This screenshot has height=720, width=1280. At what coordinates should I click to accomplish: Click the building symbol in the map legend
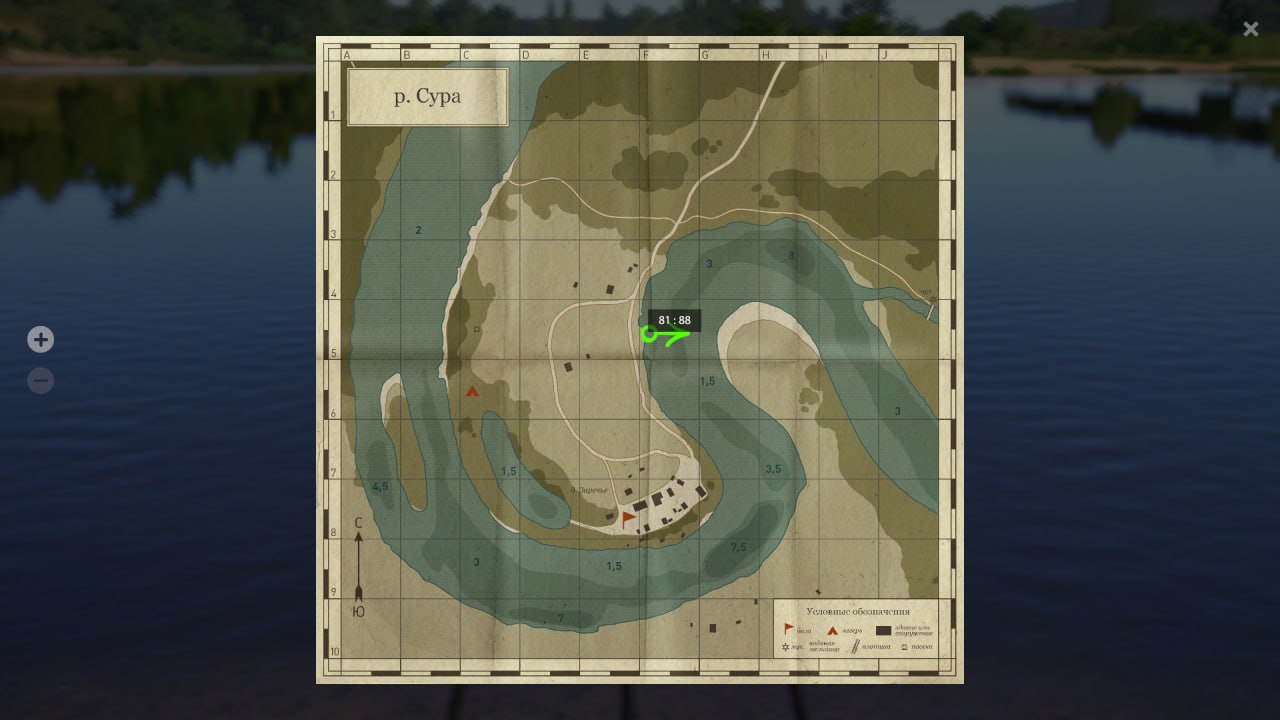pyautogui.click(x=884, y=629)
